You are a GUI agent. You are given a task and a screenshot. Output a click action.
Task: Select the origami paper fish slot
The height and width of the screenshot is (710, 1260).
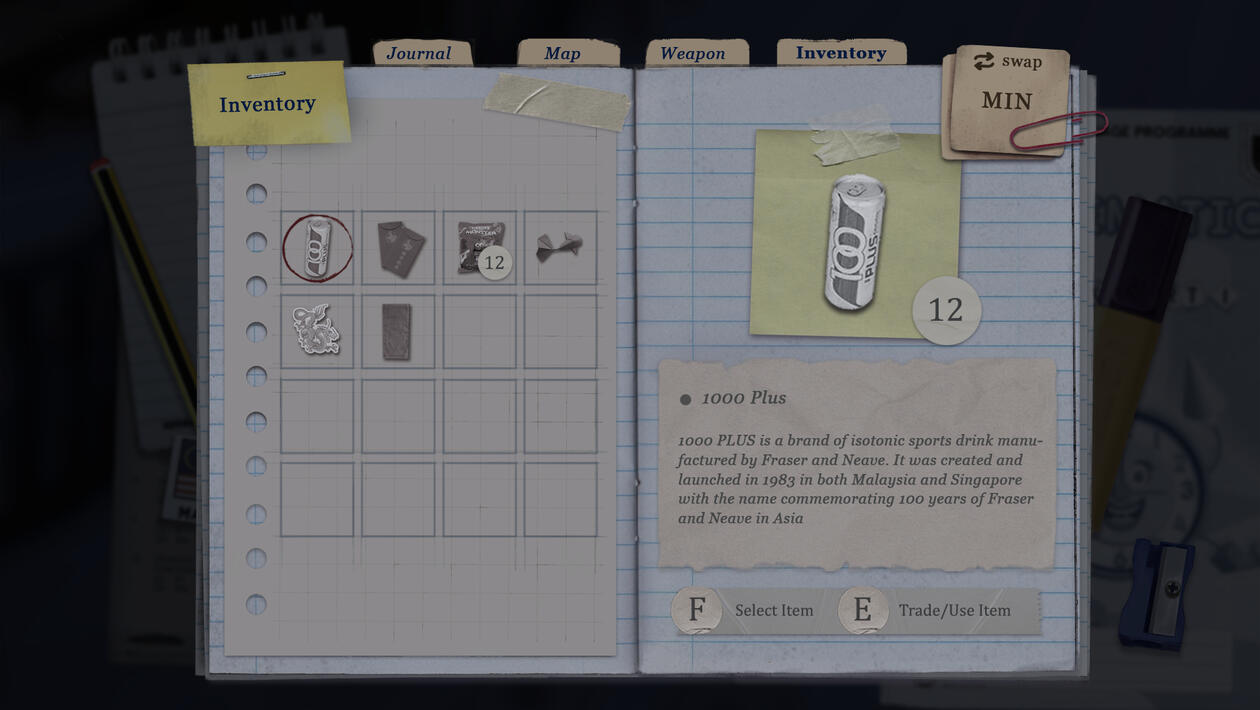(560, 248)
